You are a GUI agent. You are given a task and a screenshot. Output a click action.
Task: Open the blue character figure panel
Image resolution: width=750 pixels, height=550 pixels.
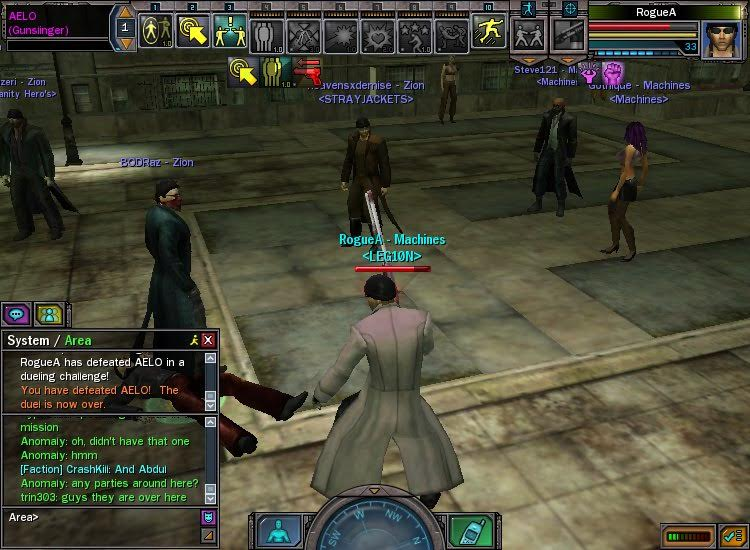276,530
